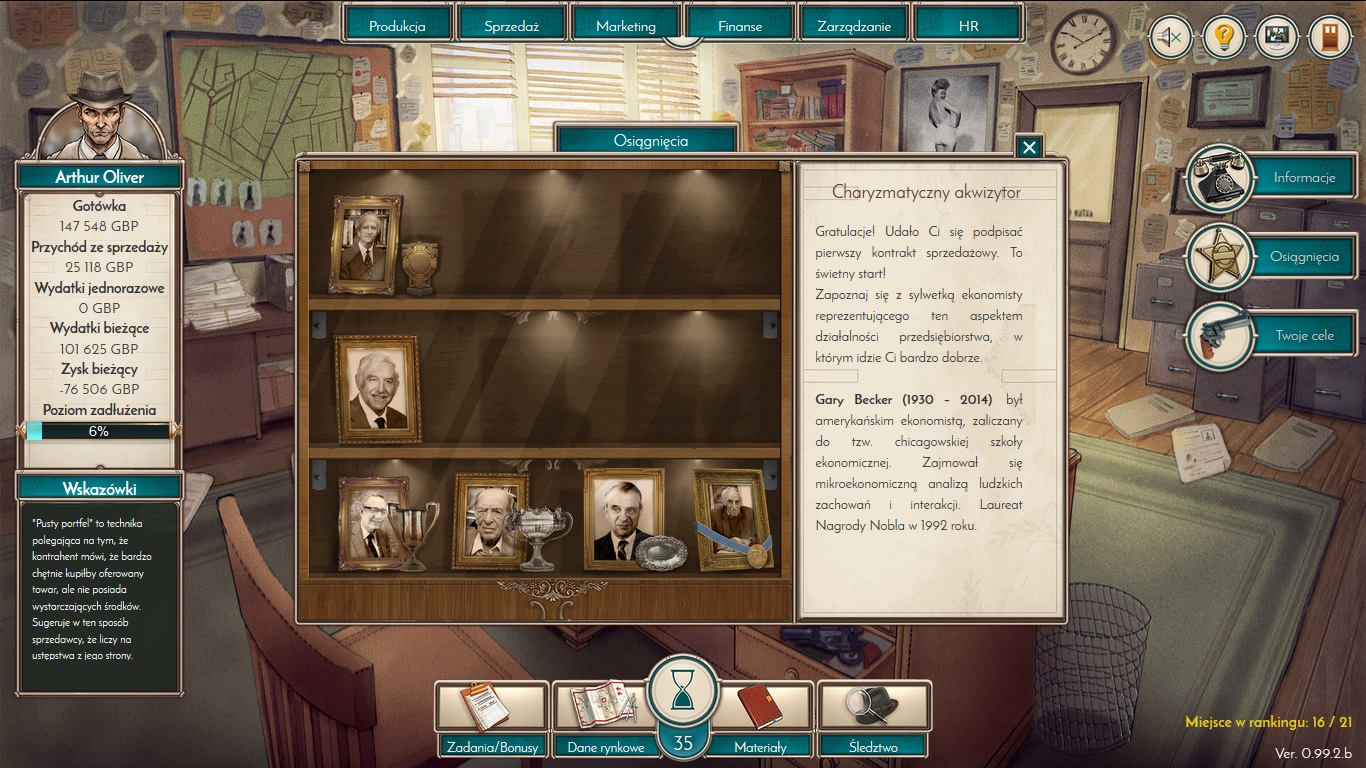Close the Osiągnięcia achievements window
This screenshot has height=768, width=1366.
point(1029,148)
